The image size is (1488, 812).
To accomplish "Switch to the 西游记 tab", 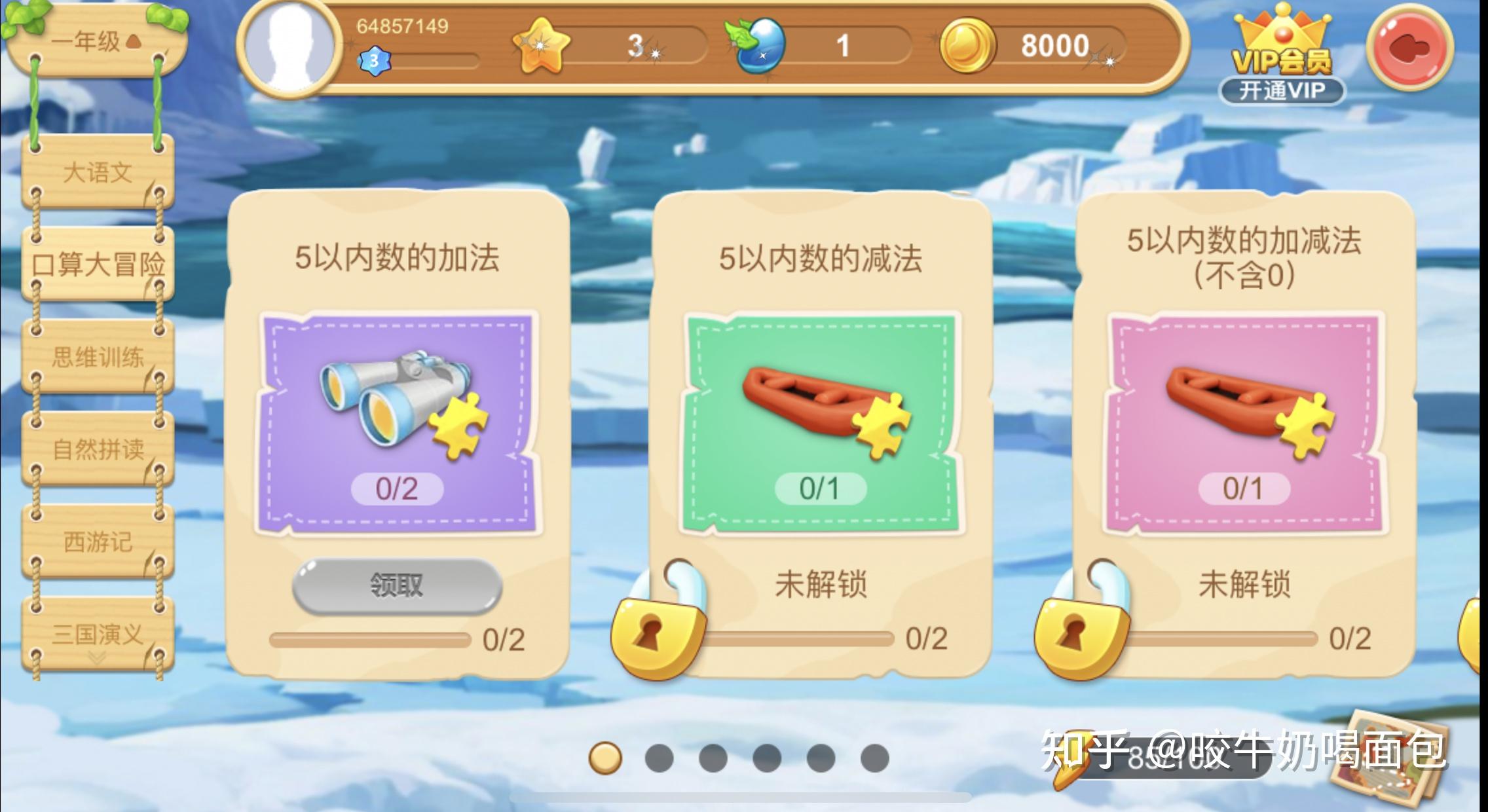I will click(98, 542).
